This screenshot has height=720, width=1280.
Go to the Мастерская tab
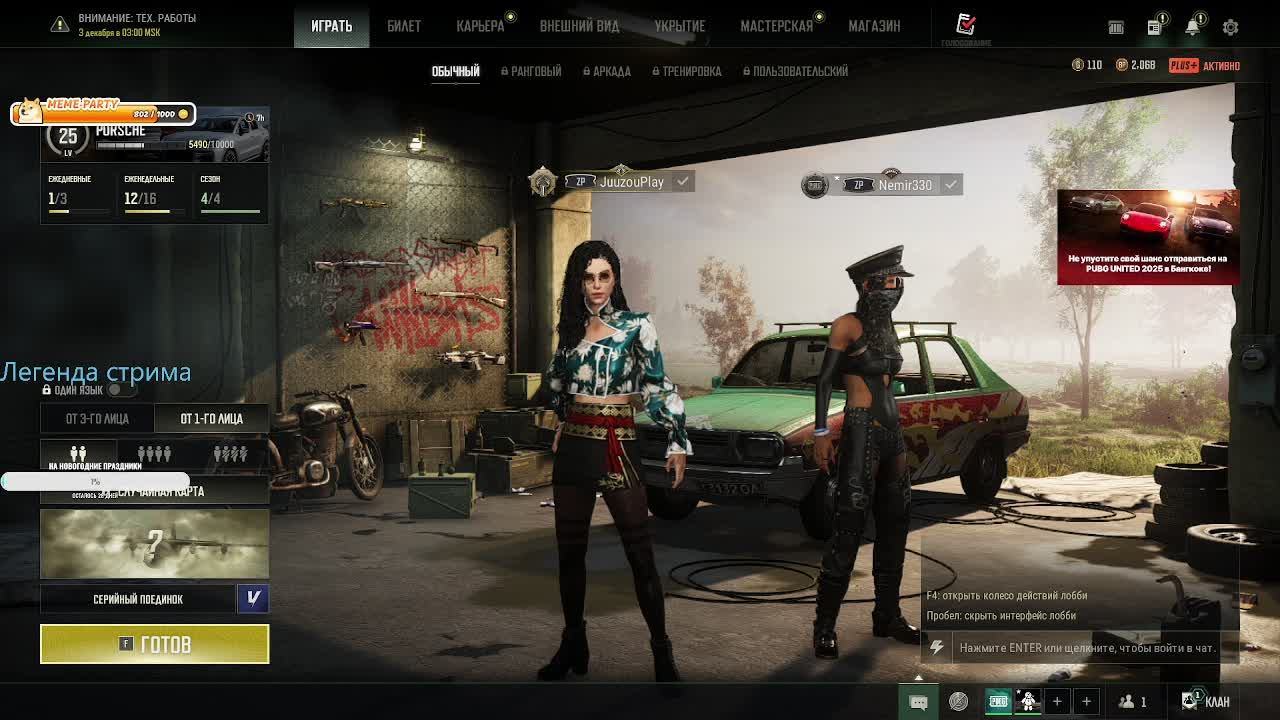pyautogui.click(x=776, y=26)
